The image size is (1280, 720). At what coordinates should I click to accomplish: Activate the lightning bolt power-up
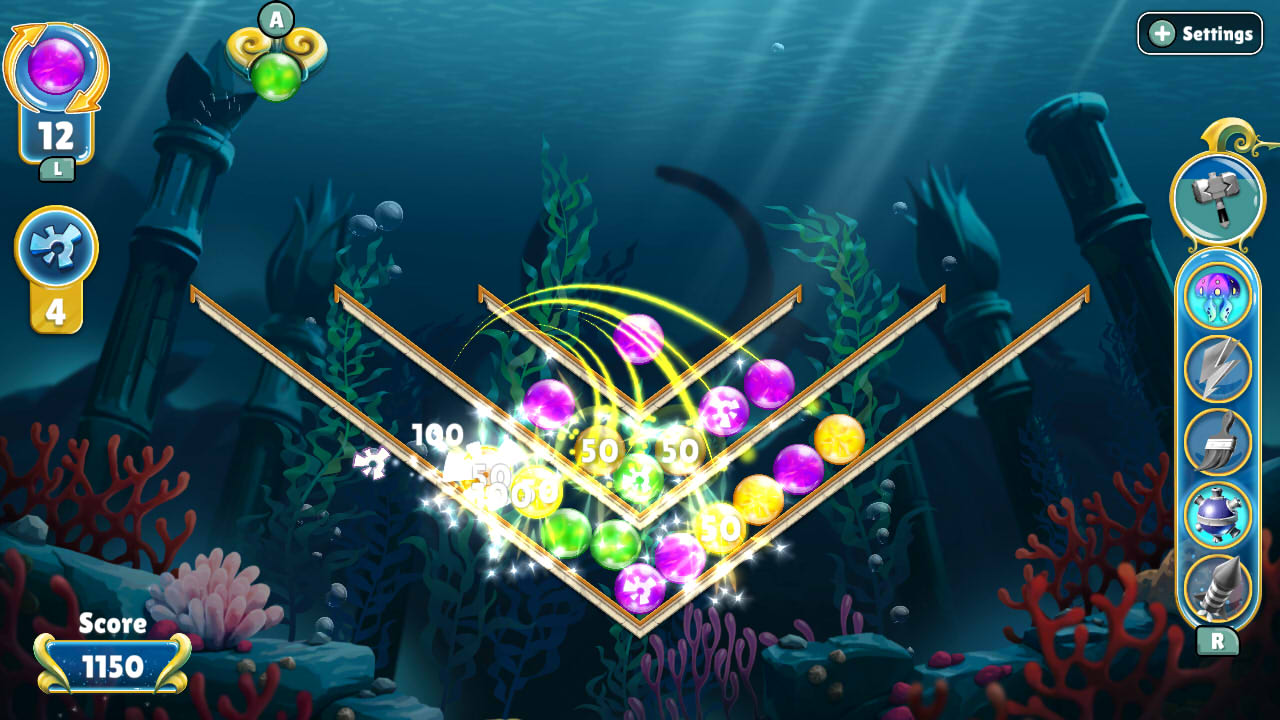click(x=1216, y=369)
